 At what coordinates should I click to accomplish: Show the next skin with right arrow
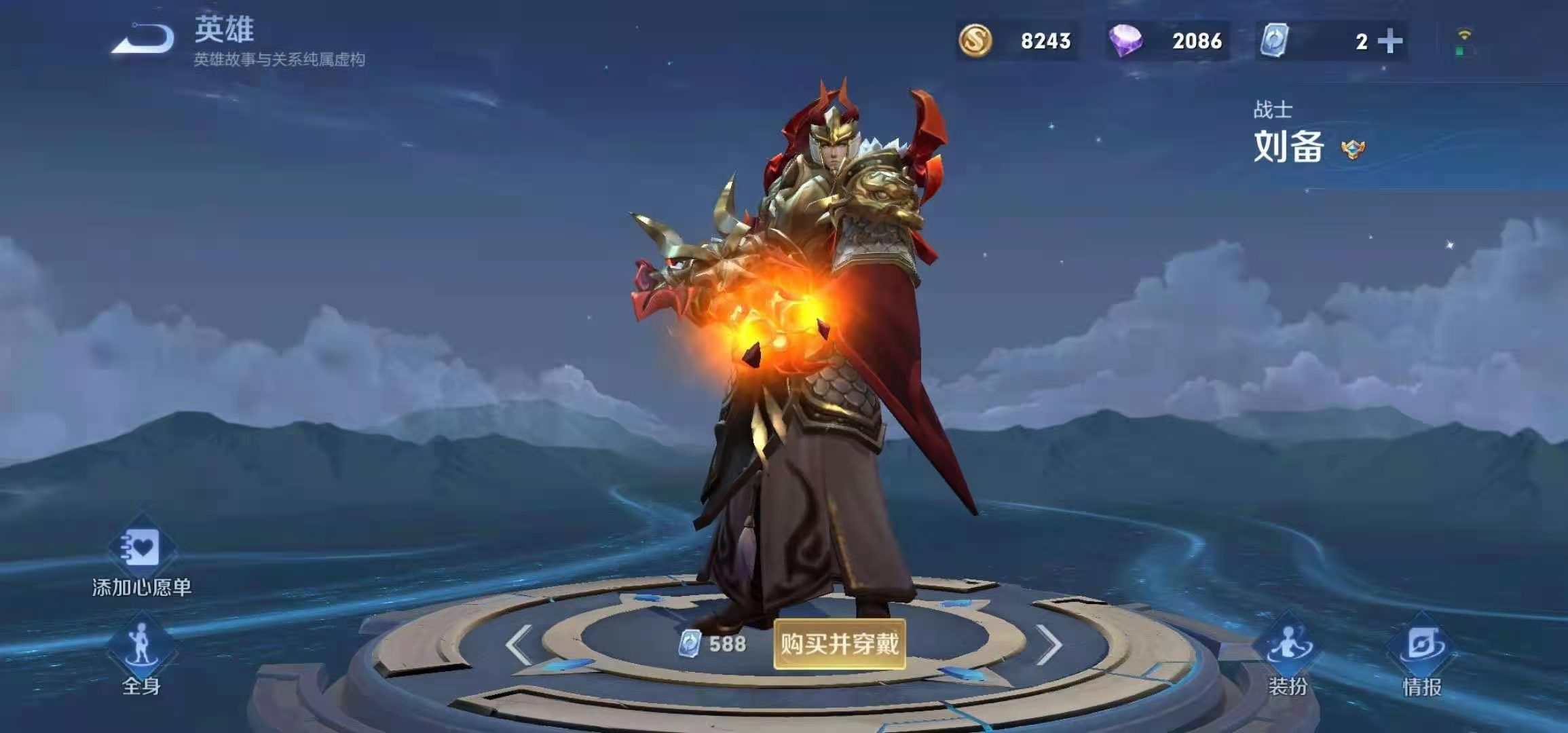tap(1049, 644)
